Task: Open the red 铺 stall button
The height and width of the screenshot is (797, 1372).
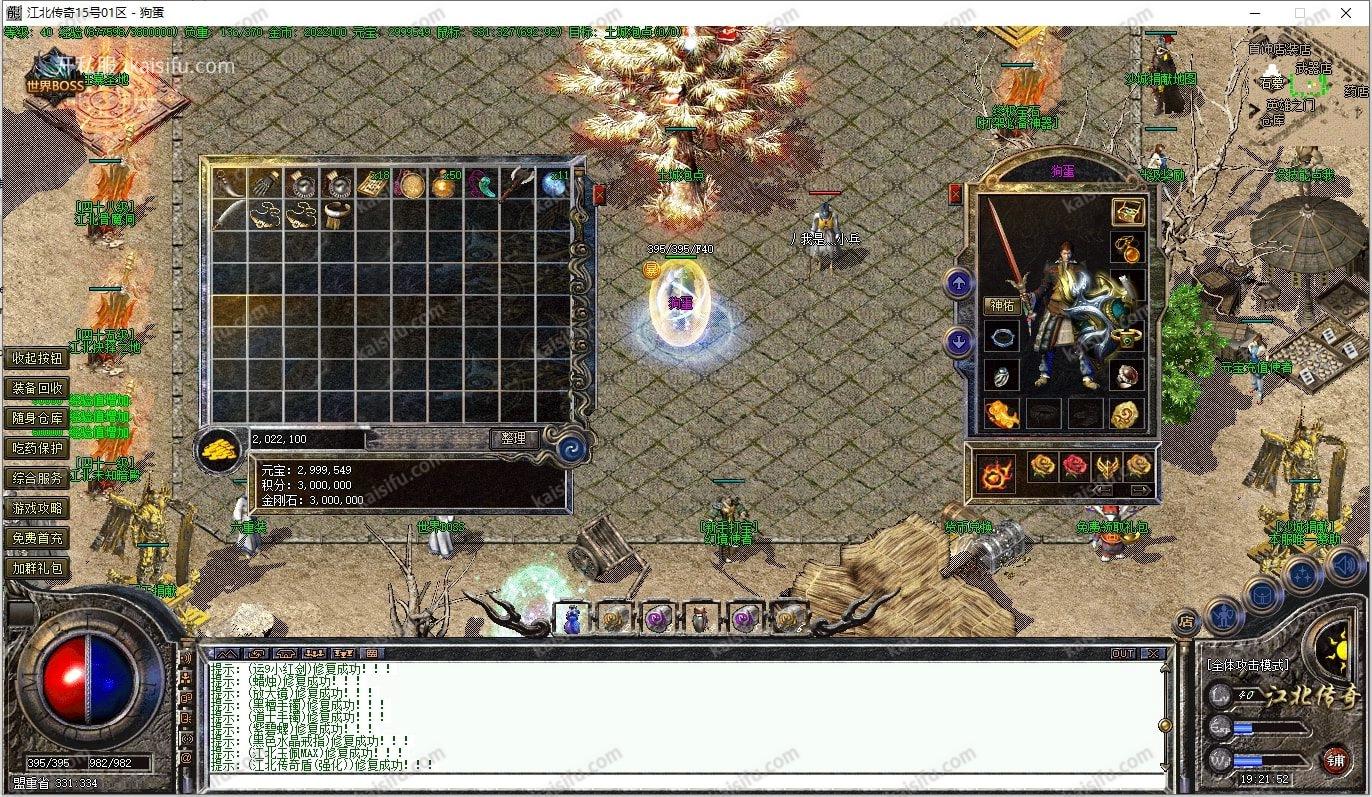Action: click(x=1335, y=760)
